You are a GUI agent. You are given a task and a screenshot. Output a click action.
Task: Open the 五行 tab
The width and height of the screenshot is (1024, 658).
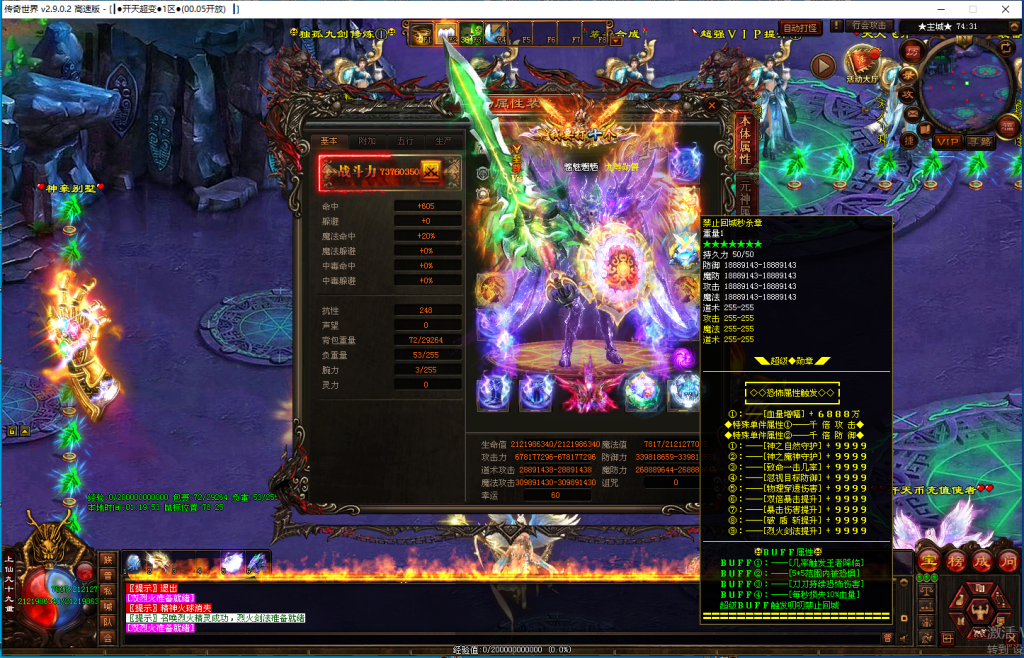pos(405,141)
